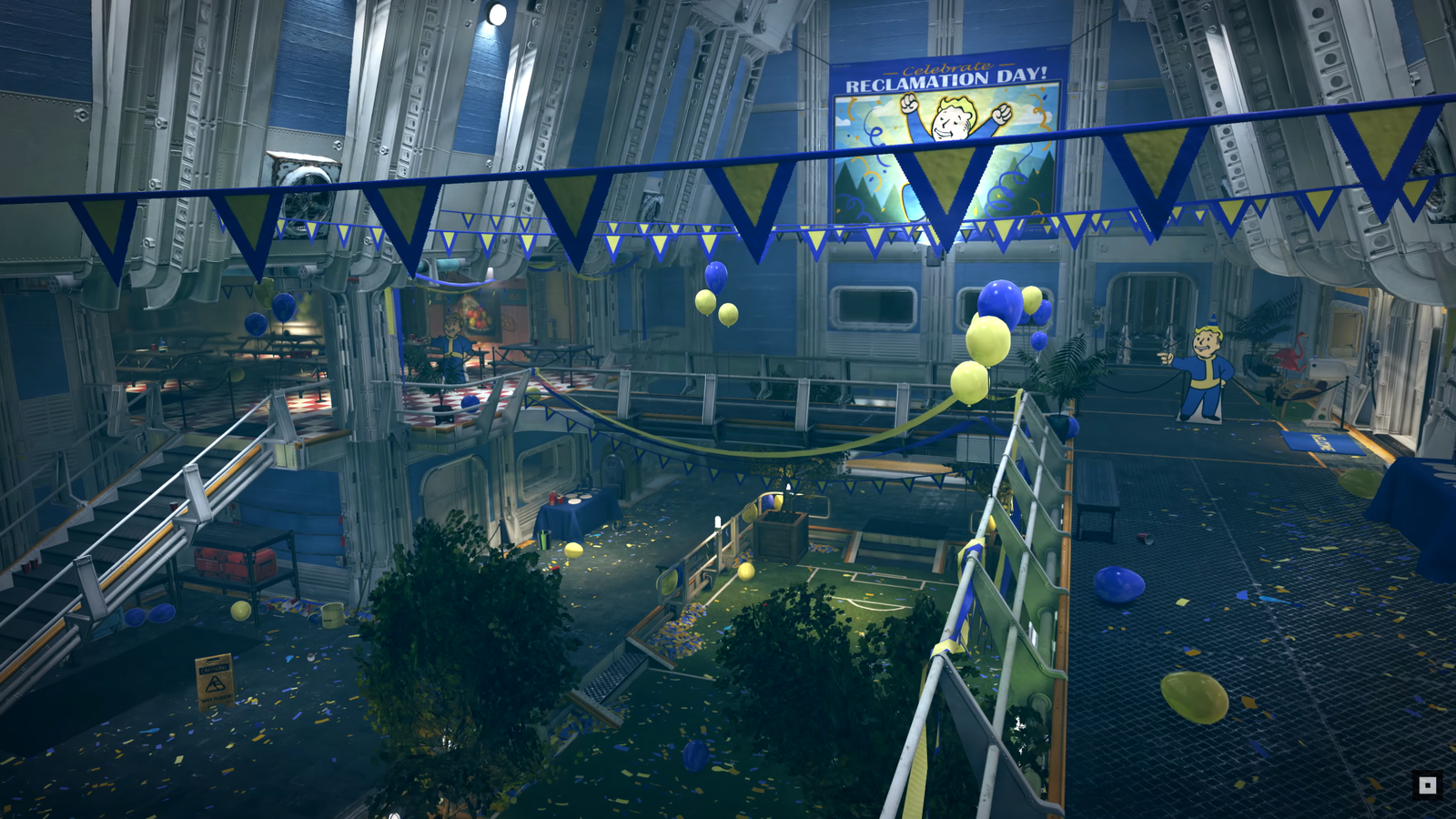Click the white square overlay icon
Image resolution: width=1456 pixels, height=819 pixels.
tap(1426, 785)
